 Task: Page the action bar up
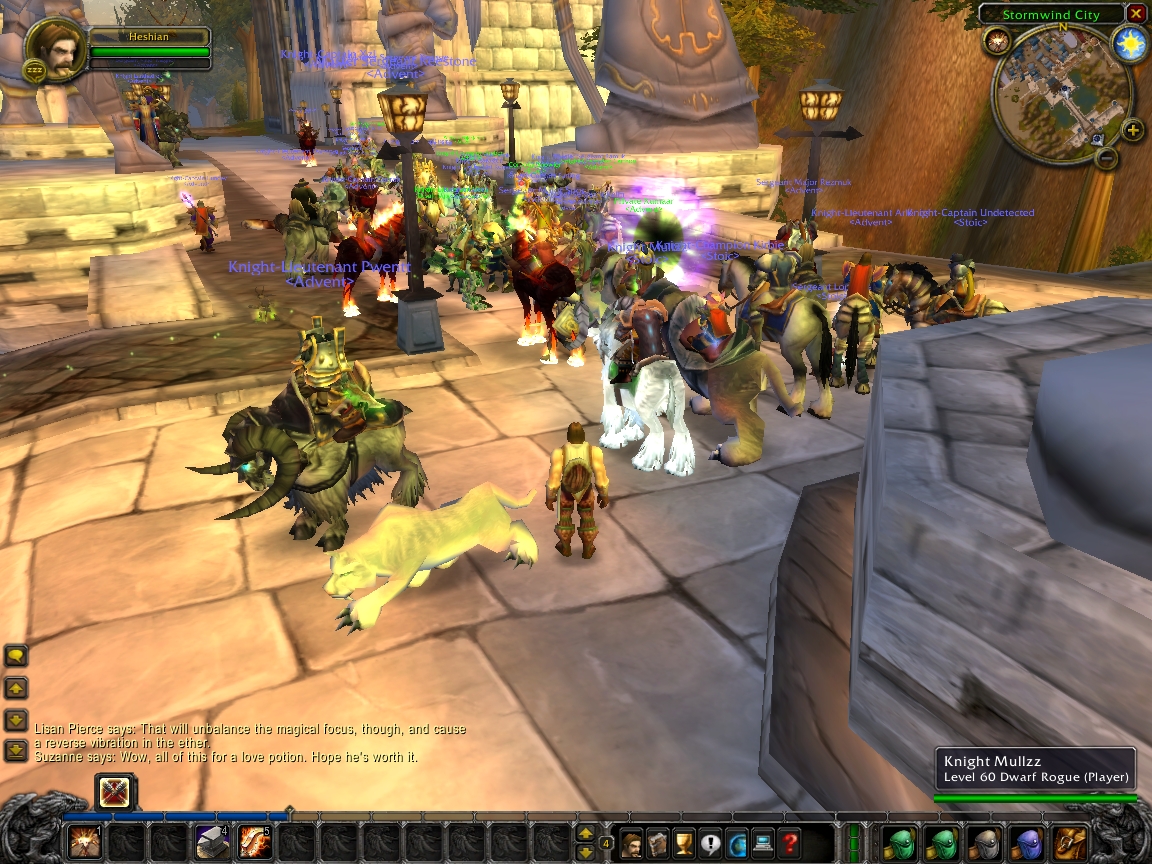click(586, 833)
